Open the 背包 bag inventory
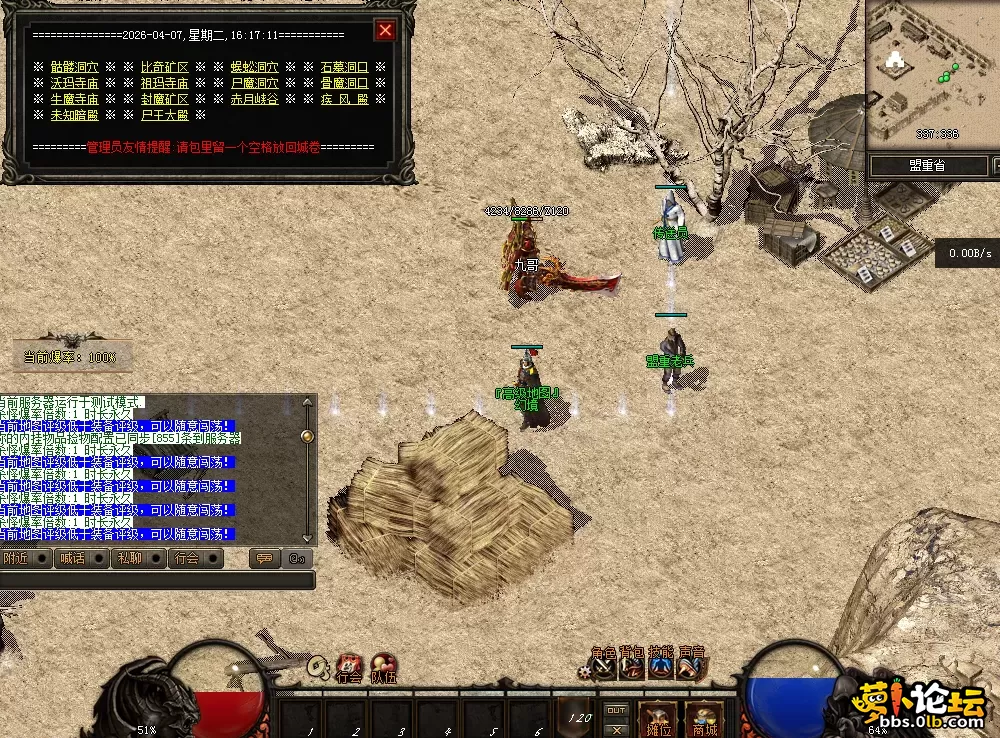Screen dimensions: 1000x738 coord(632,665)
